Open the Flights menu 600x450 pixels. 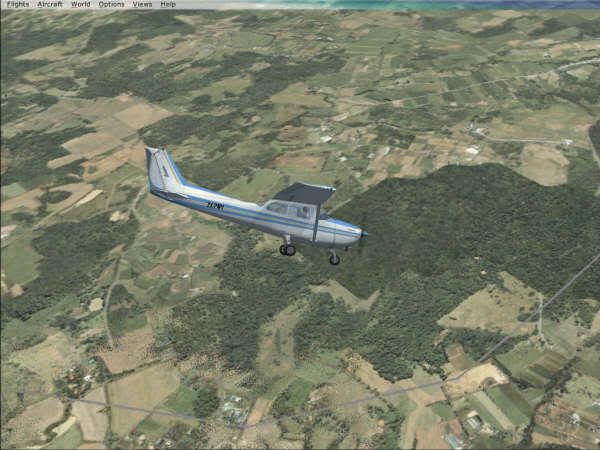pos(17,4)
